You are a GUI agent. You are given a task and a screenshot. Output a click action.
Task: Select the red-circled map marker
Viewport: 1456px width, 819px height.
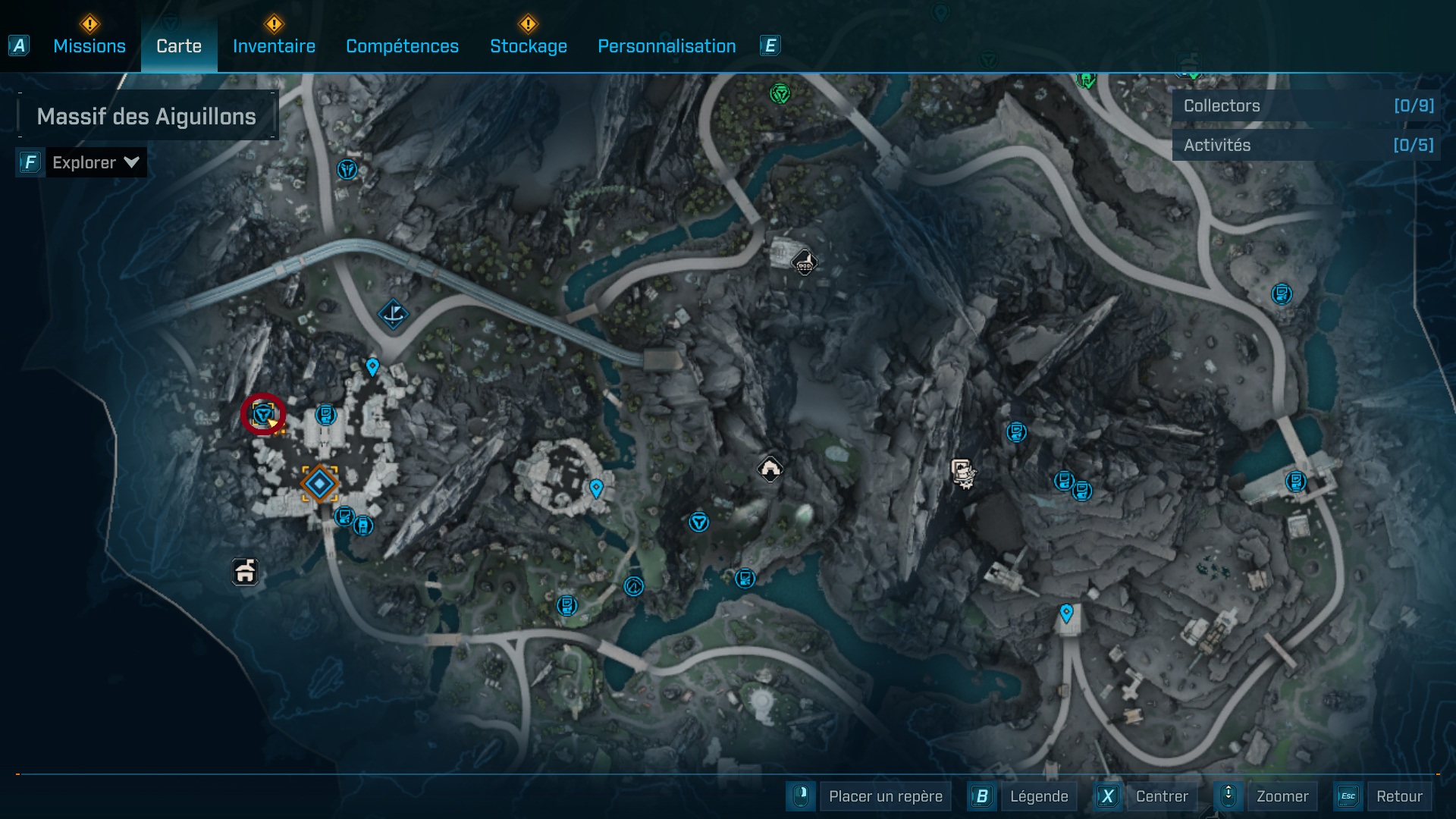263,414
